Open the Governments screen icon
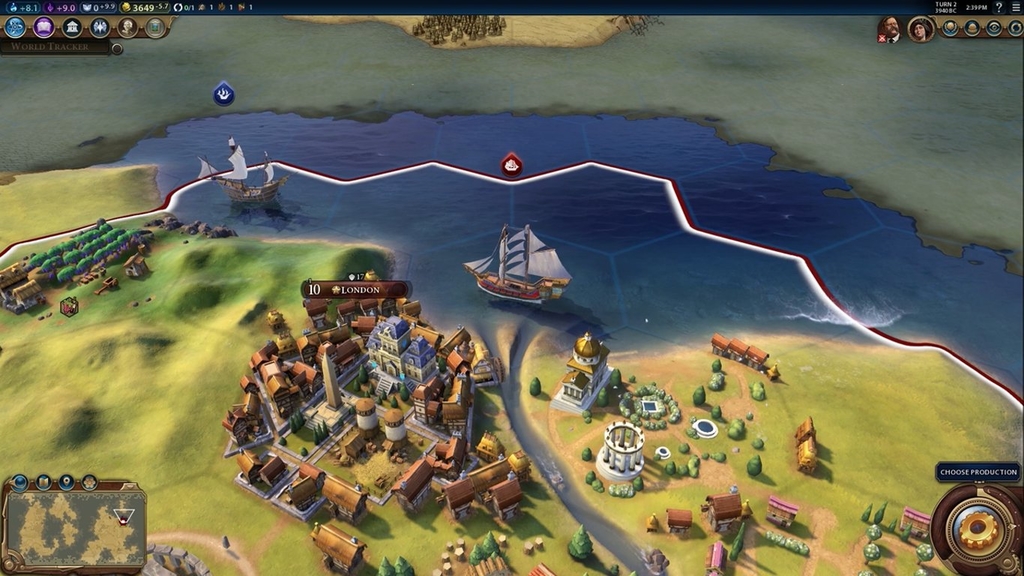The height and width of the screenshot is (576, 1024). pyautogui.click(x=72, y=28)
